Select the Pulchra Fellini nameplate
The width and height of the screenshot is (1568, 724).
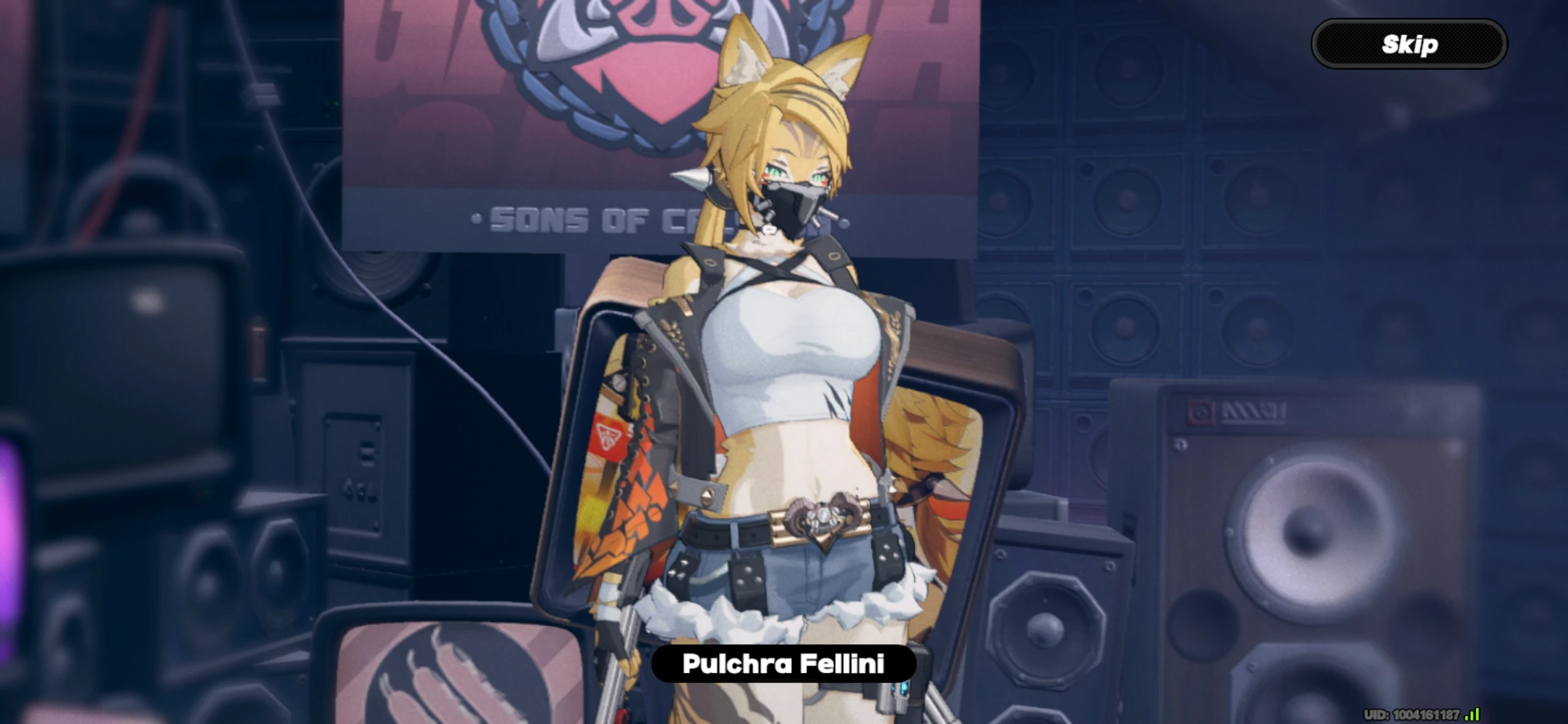[784, 665]
